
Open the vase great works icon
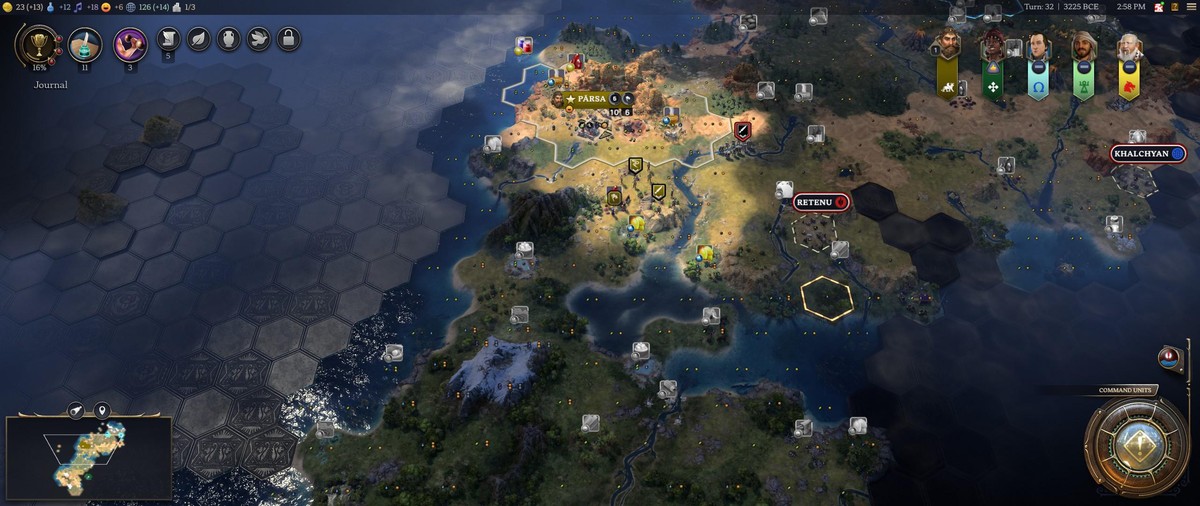(x=228, y=39)
